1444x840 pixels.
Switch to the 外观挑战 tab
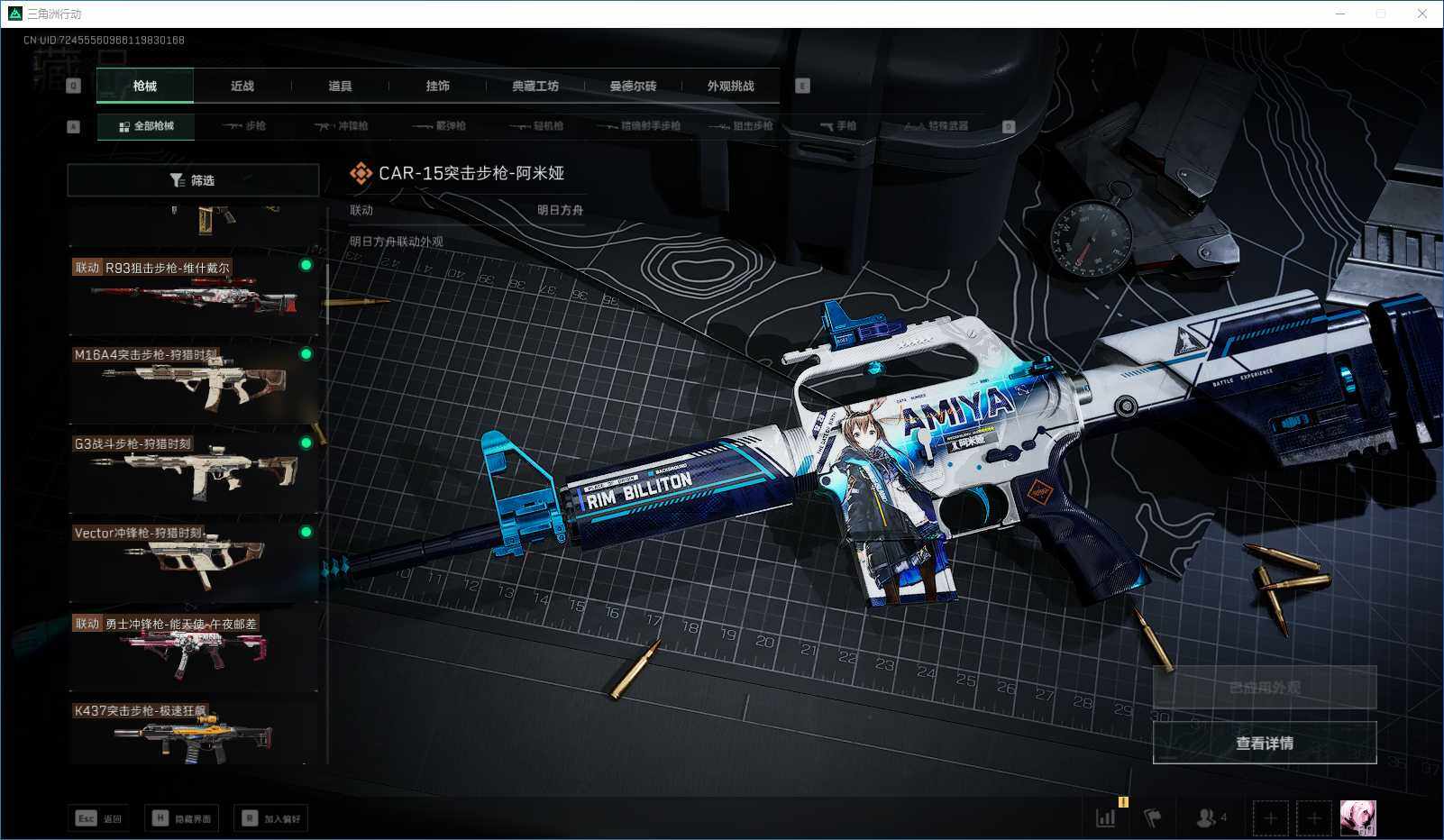pyautogui.click(x=730, y=87)
